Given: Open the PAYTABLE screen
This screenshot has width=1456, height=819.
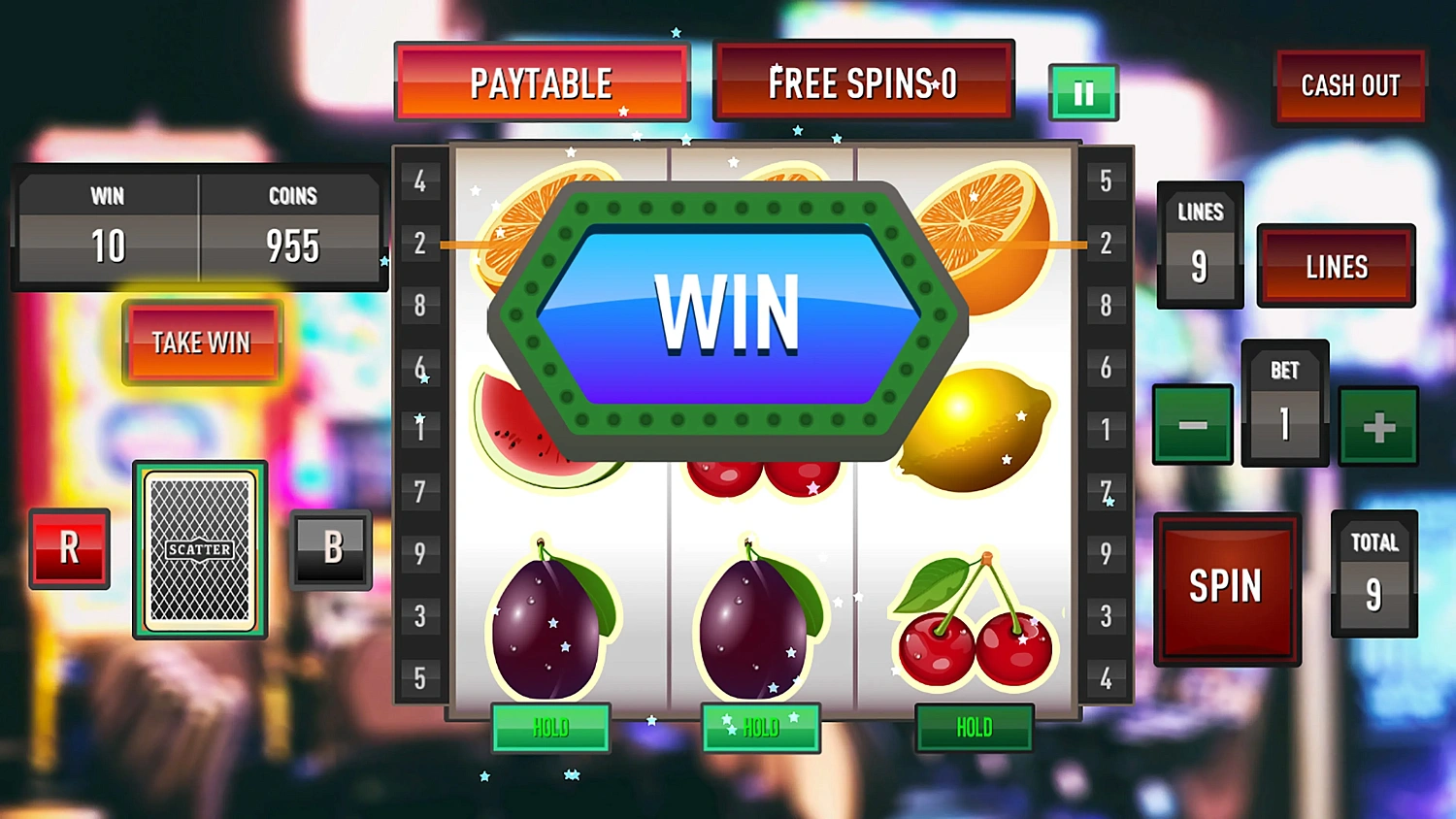Looking at the screenshot, I should 542,82.
